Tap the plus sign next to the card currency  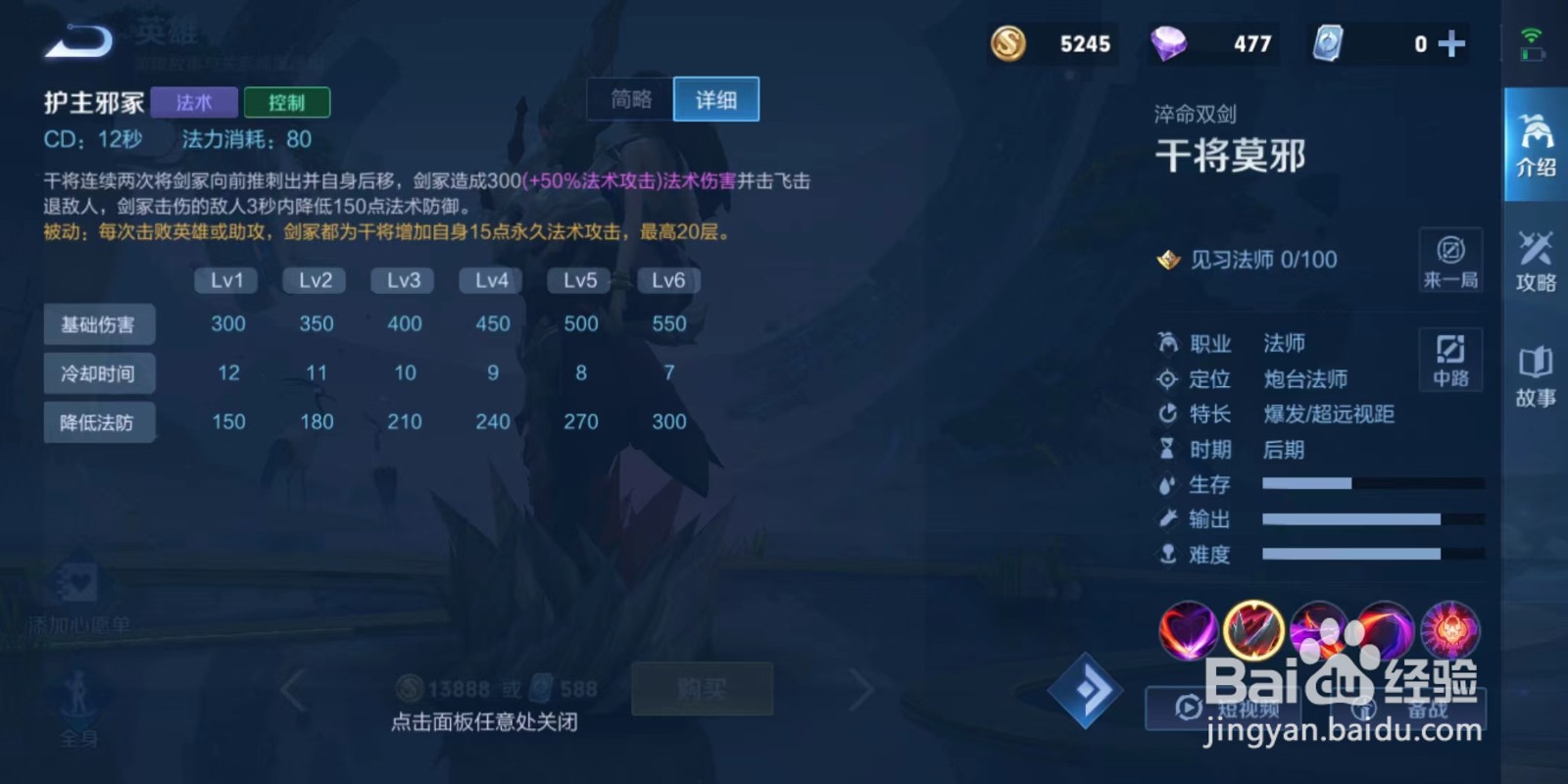pos(1449,43)
